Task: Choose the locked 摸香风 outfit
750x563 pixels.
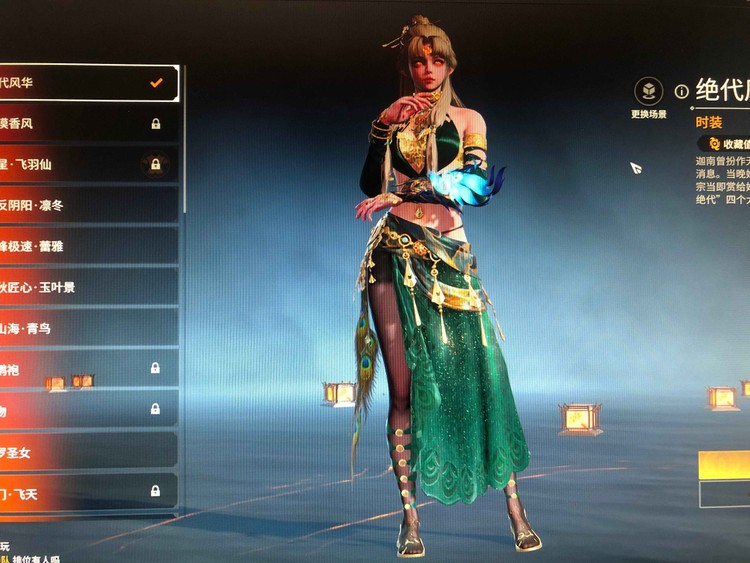Action: coord(88,124)
